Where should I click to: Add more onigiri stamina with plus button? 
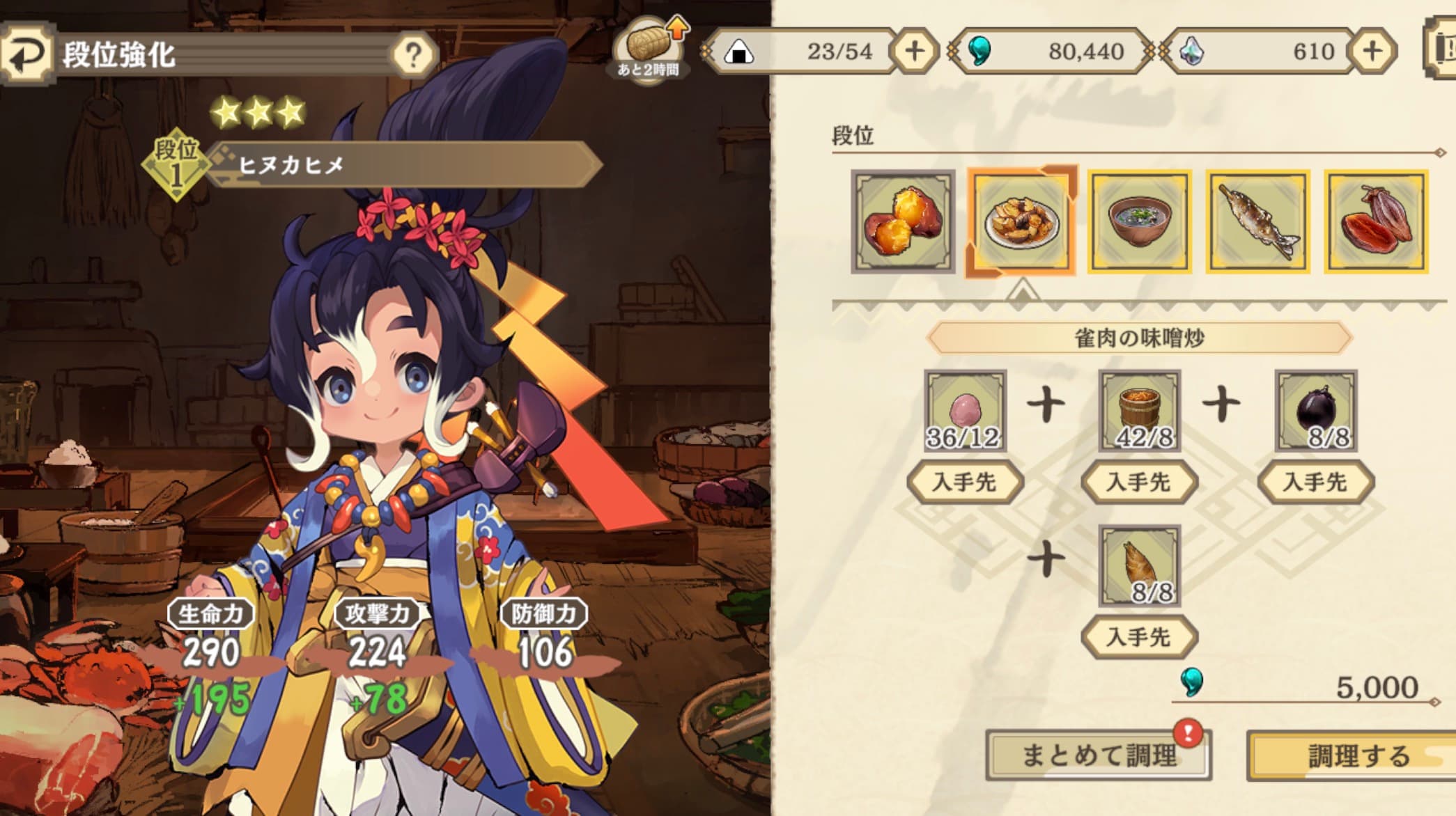[x=914, y=51]
